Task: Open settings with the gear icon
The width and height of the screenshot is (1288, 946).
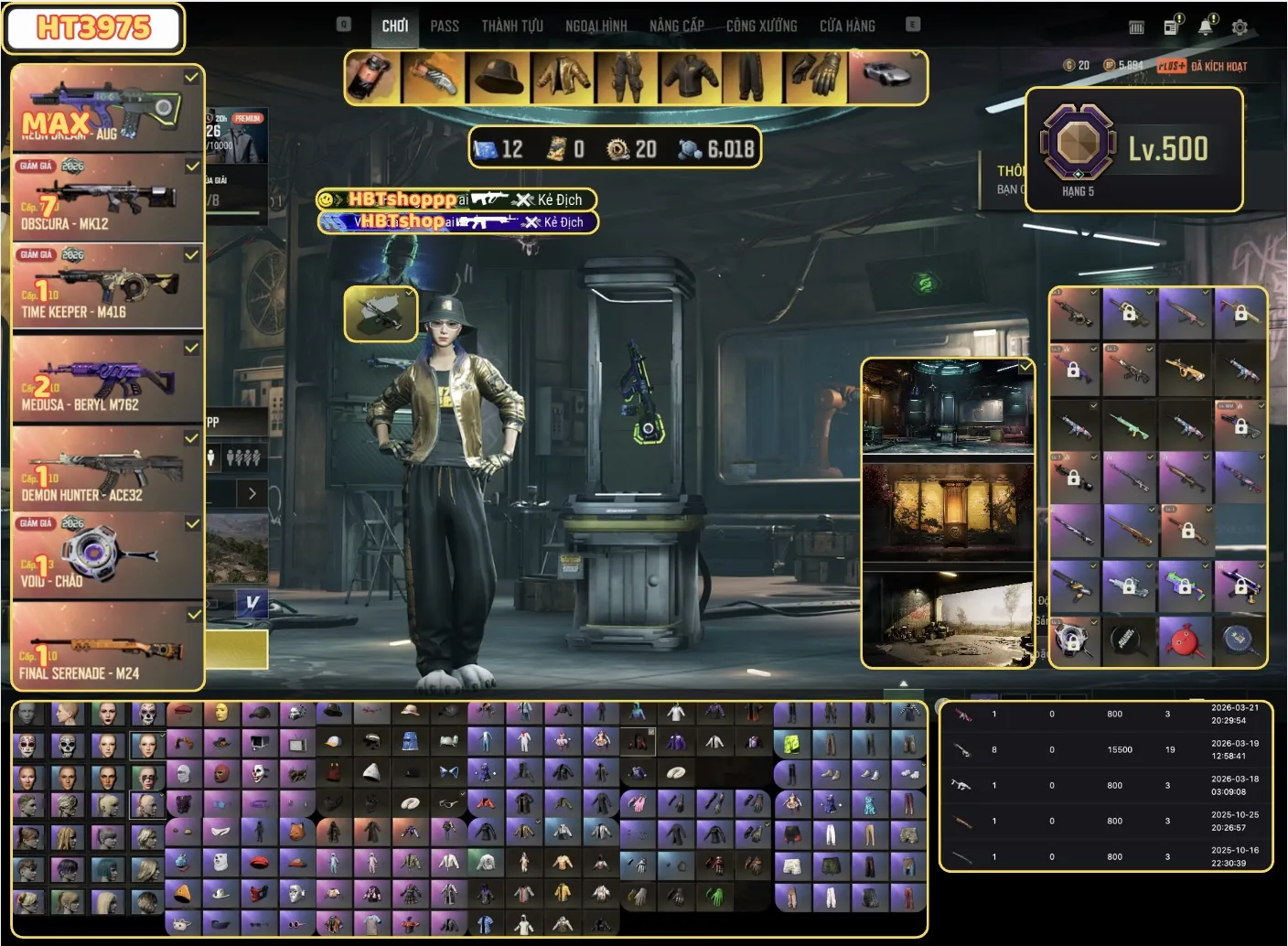Action: [1240, 27]
